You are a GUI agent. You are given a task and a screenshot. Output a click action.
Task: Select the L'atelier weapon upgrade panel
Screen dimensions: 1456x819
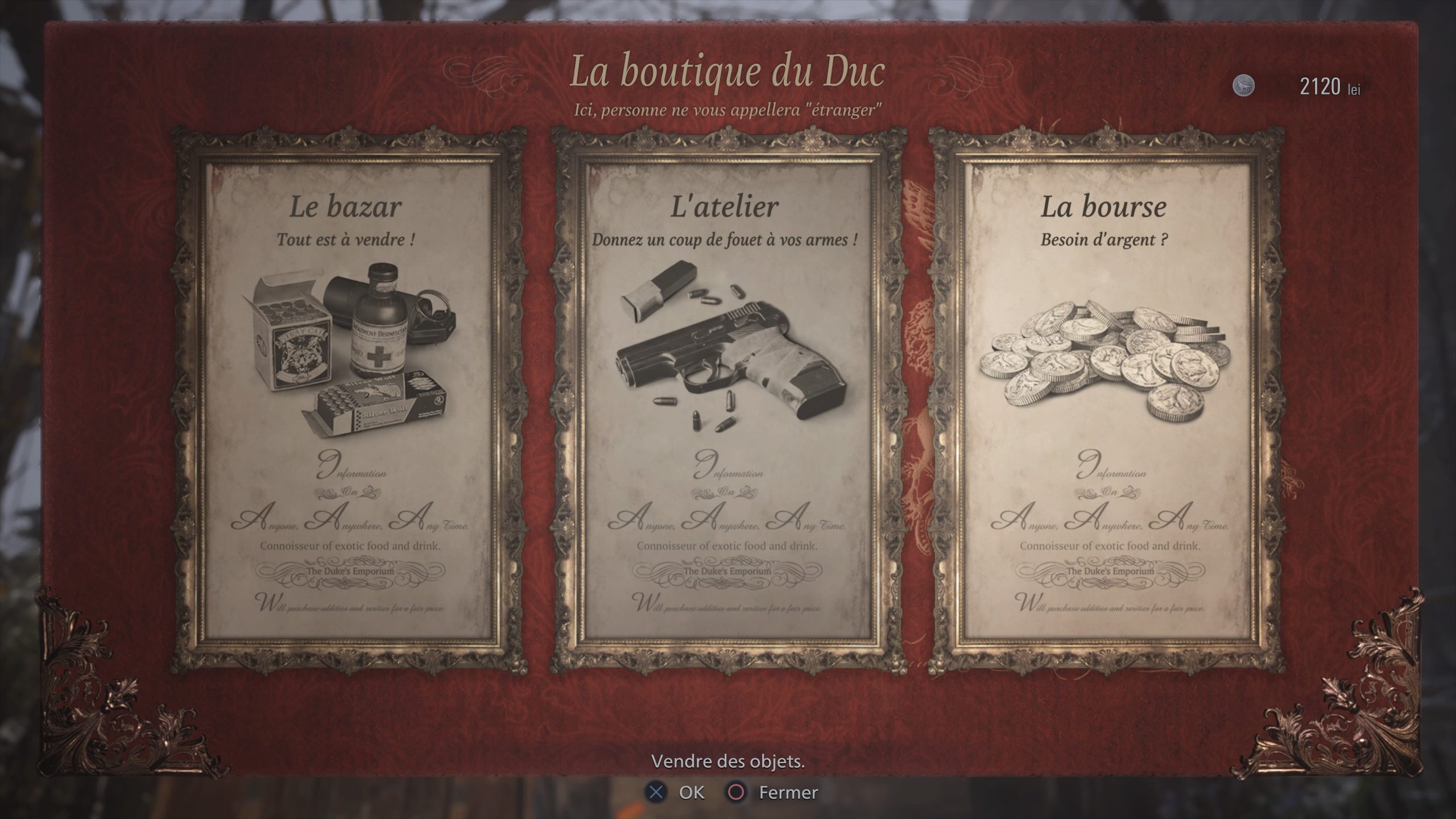tap(727, 398)
